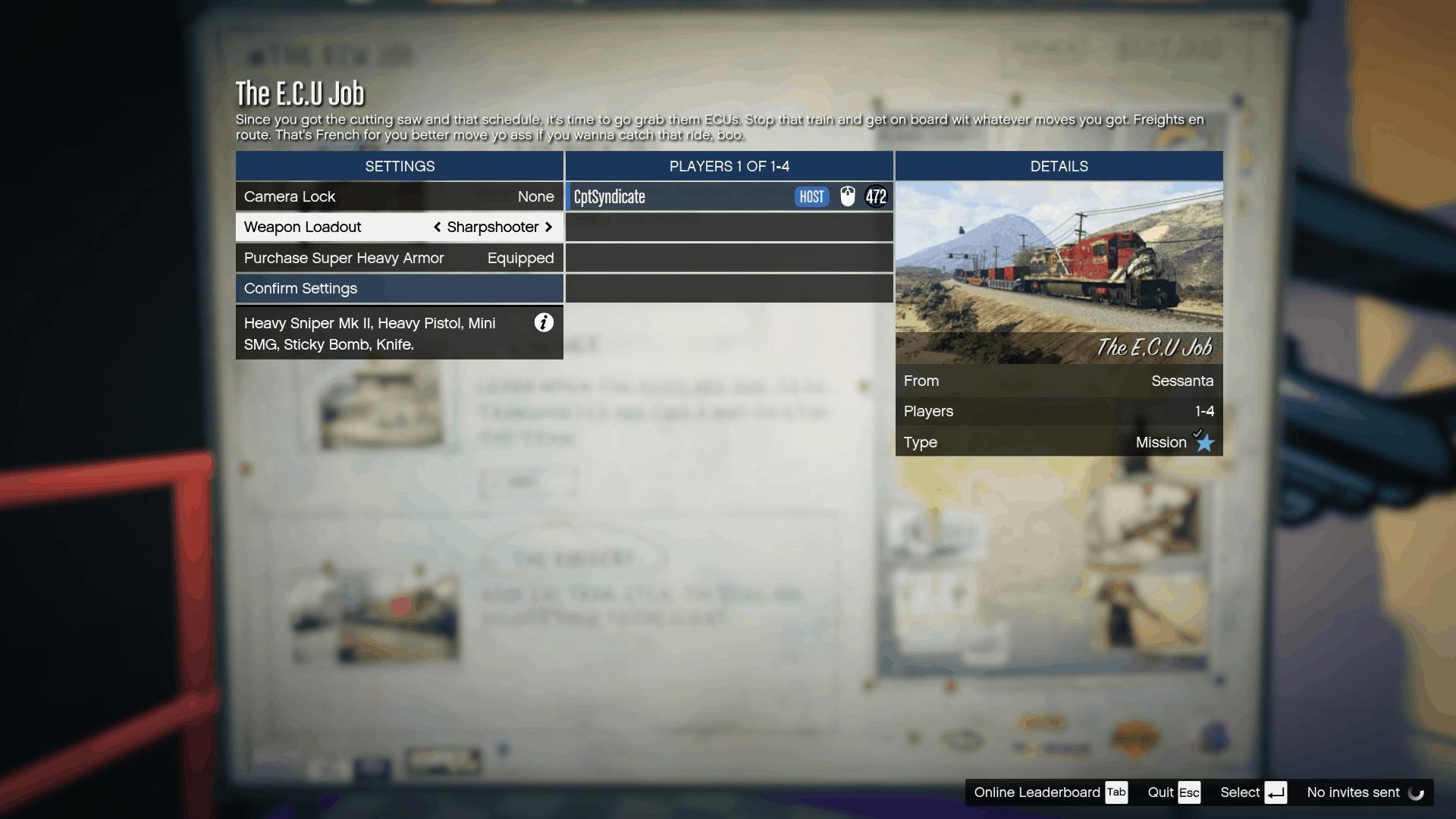Click the info icon next to weapon list
Viewport: 1456px width, 819px height.
544,323
